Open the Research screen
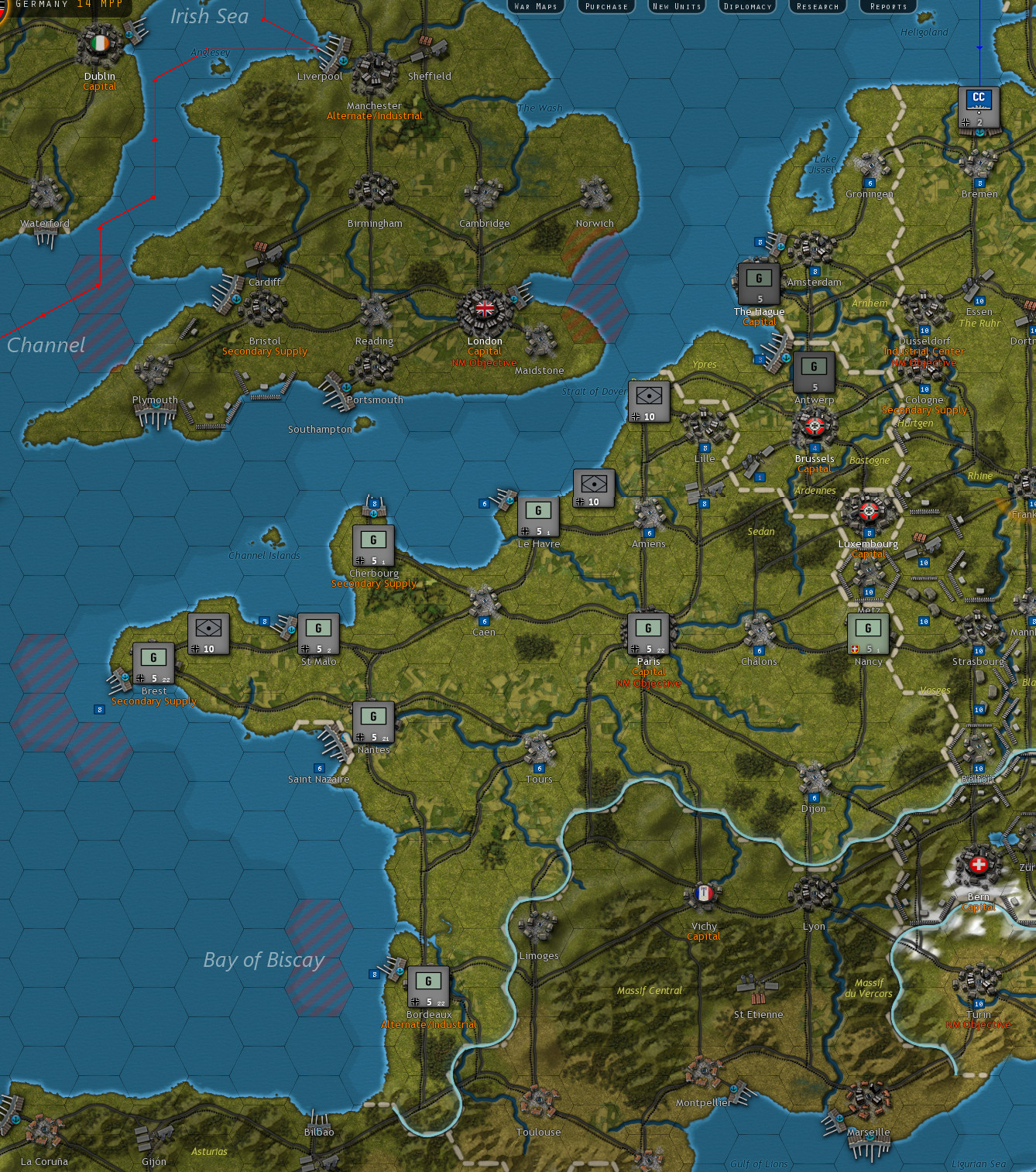This screenshot has width=1036, height=1172. tap(817, 6)
